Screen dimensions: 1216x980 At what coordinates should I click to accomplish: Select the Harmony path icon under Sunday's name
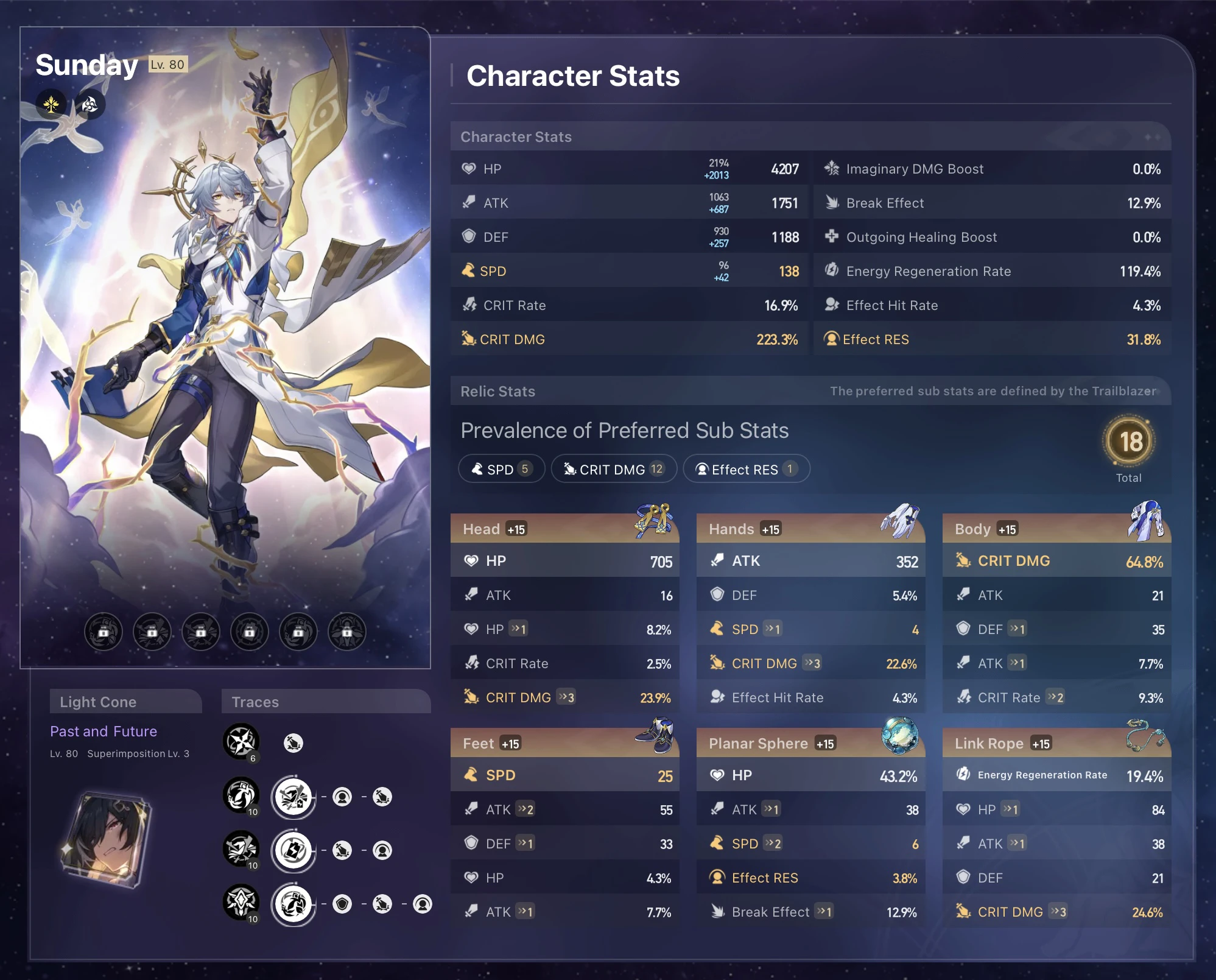pos(51,104)
